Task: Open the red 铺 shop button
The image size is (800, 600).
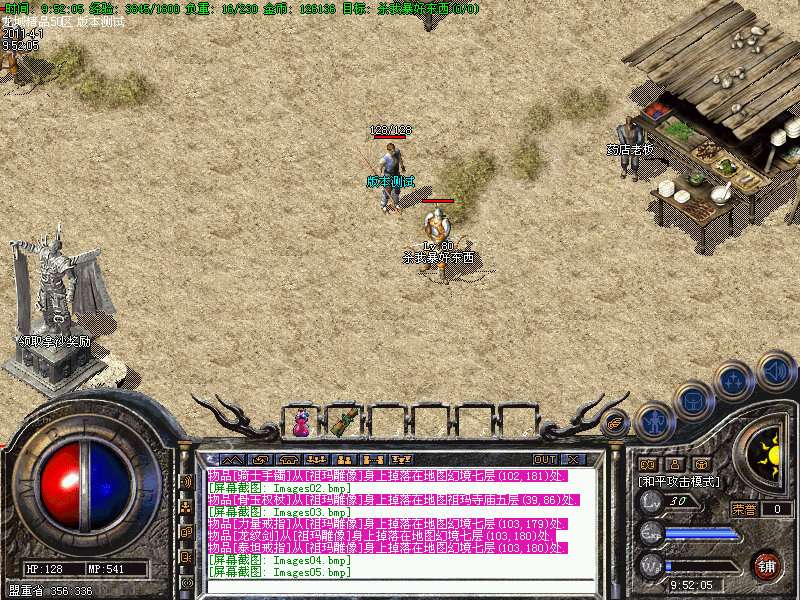Action: (768, 566)
